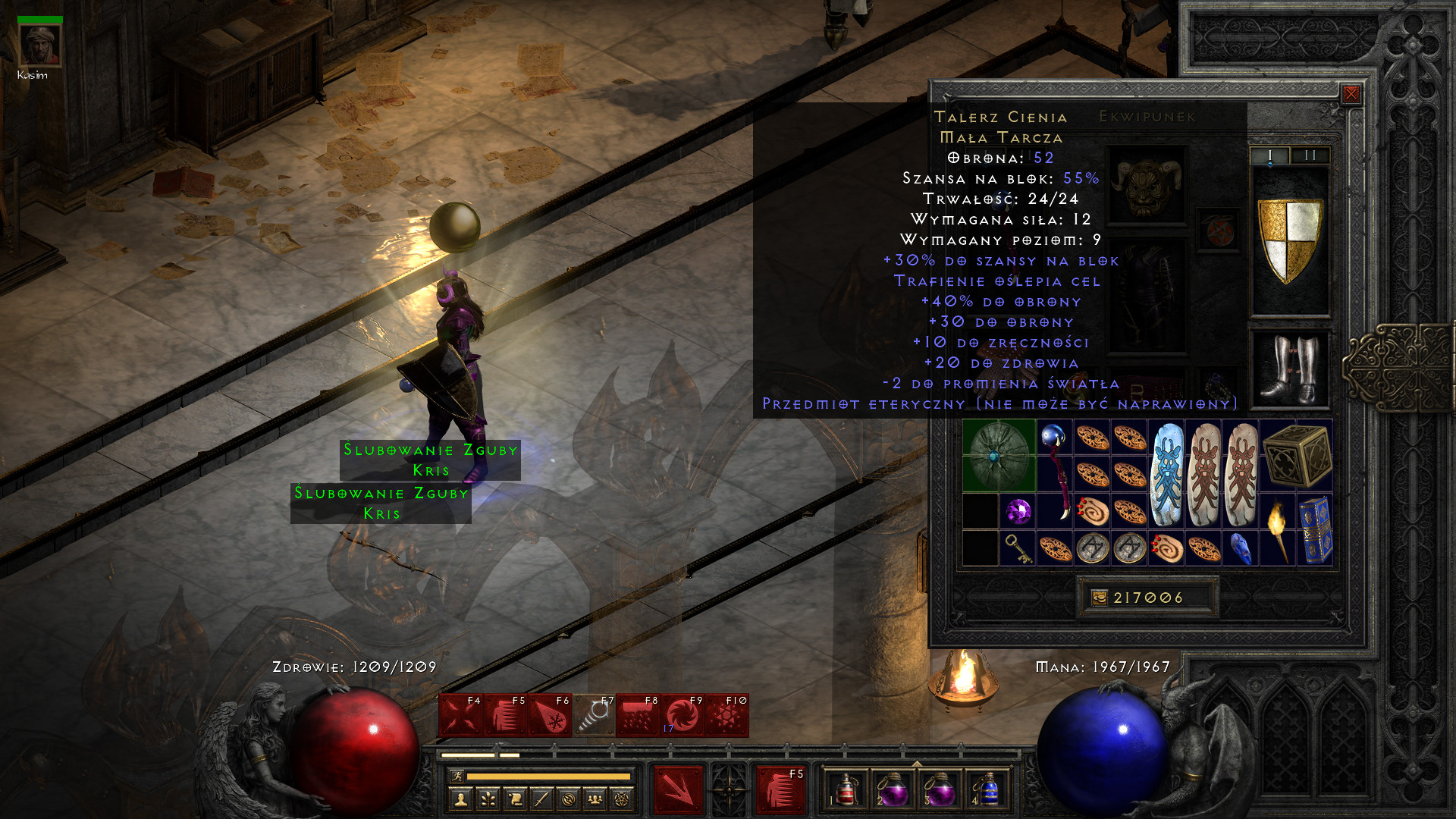Select the blue-painted grand charm

tap(1166, 474)
